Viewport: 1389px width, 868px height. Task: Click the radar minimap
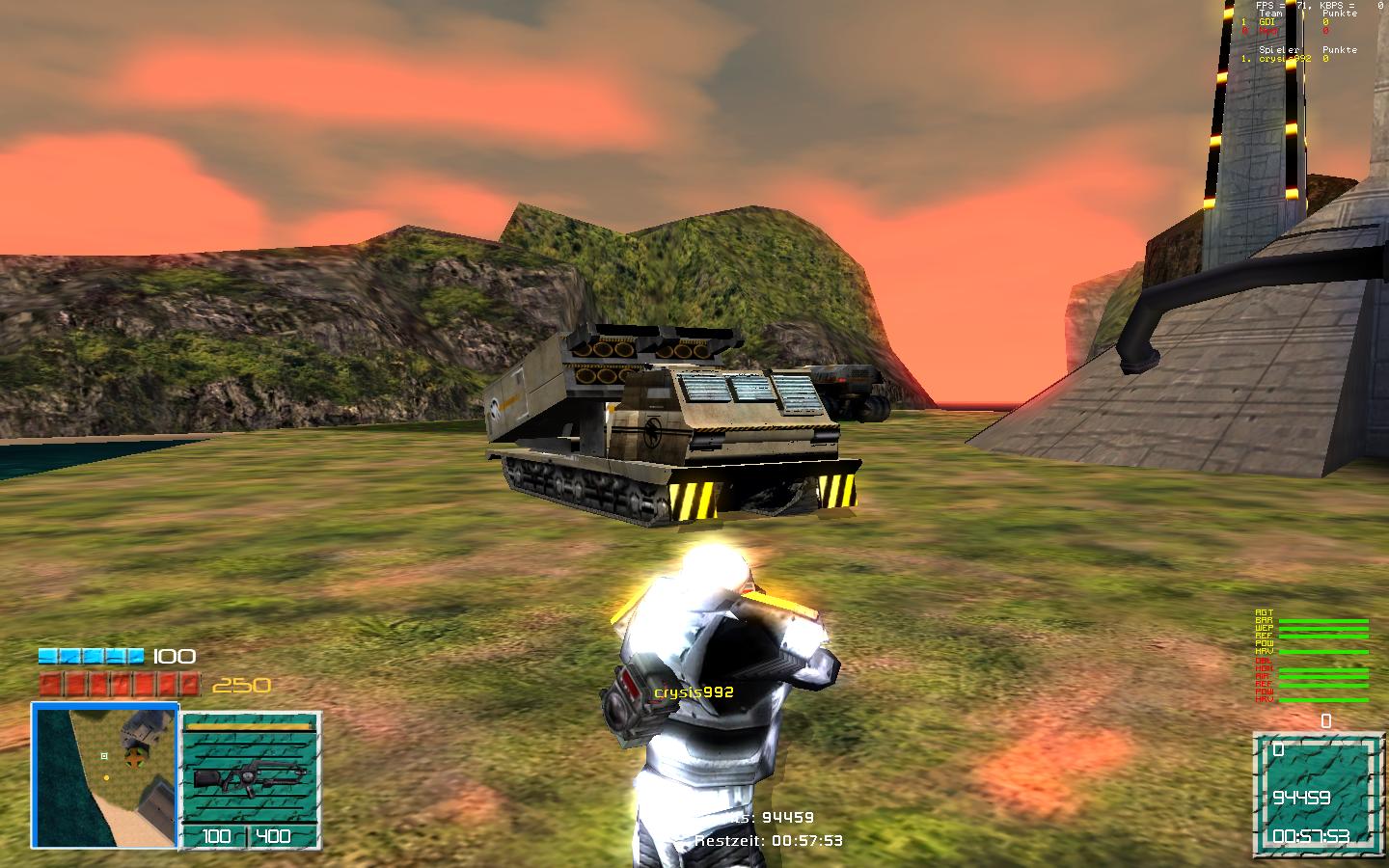(x=105, y=774)
